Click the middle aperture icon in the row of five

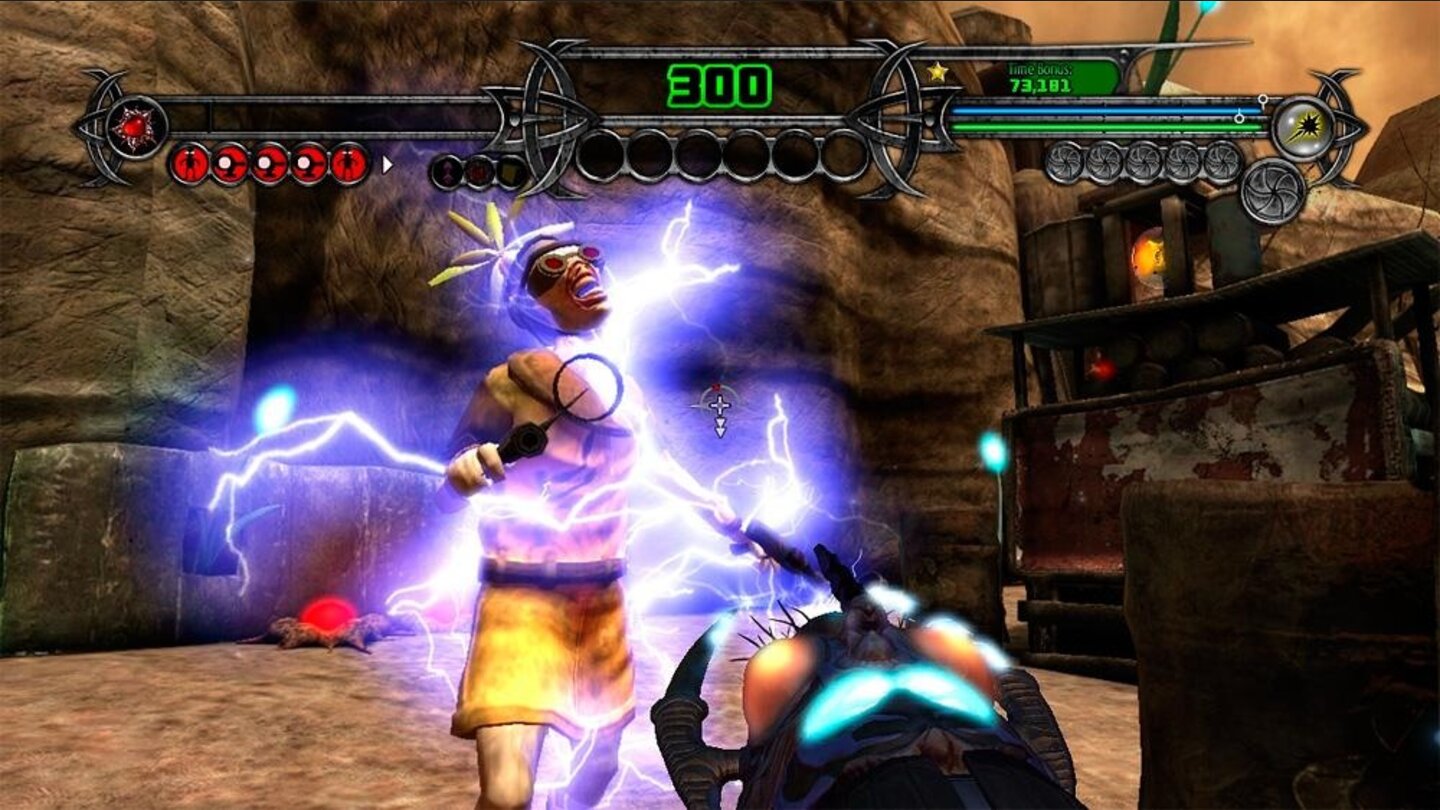1144,164
